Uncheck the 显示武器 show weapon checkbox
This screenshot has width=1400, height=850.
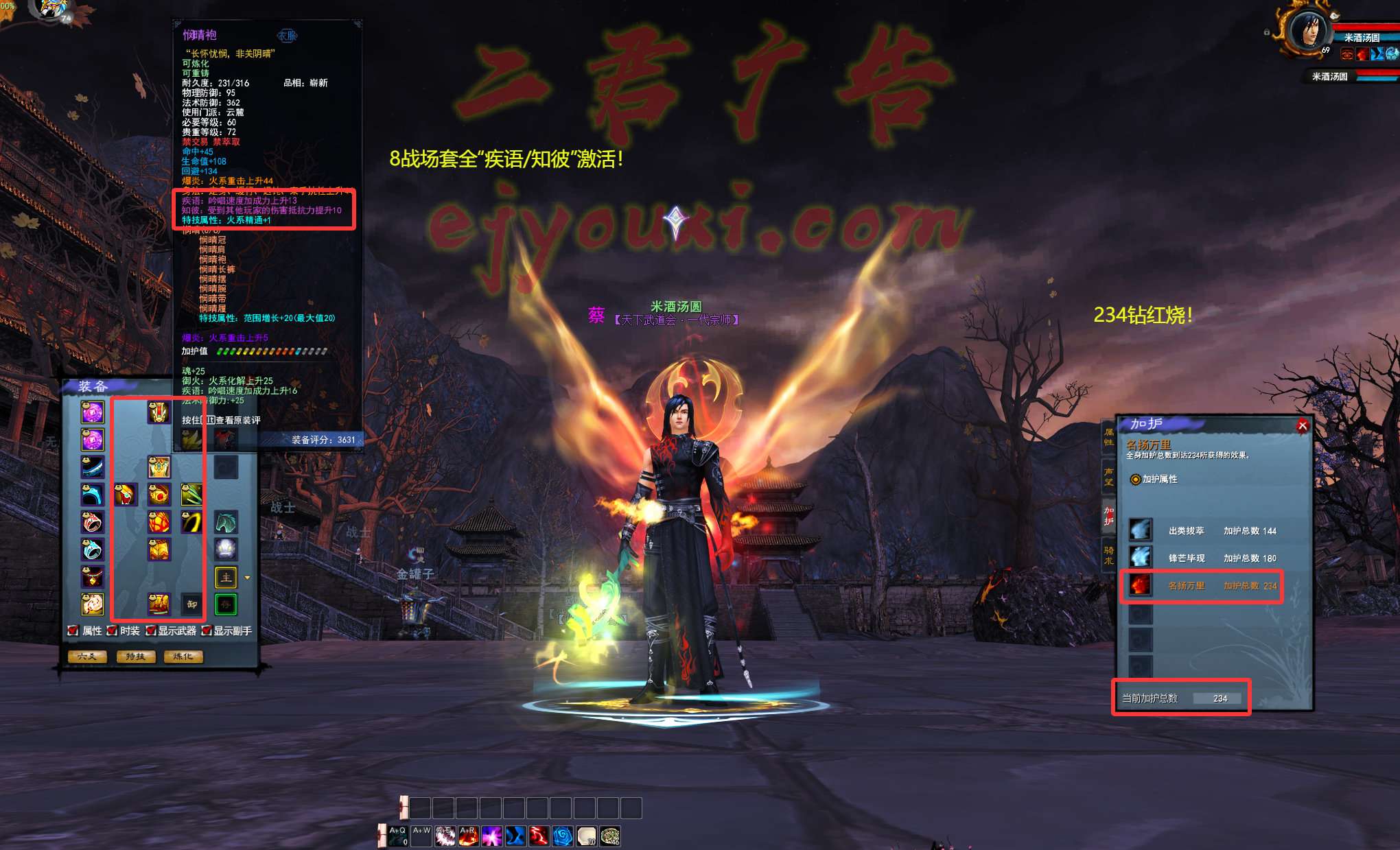tap(150, 630)
